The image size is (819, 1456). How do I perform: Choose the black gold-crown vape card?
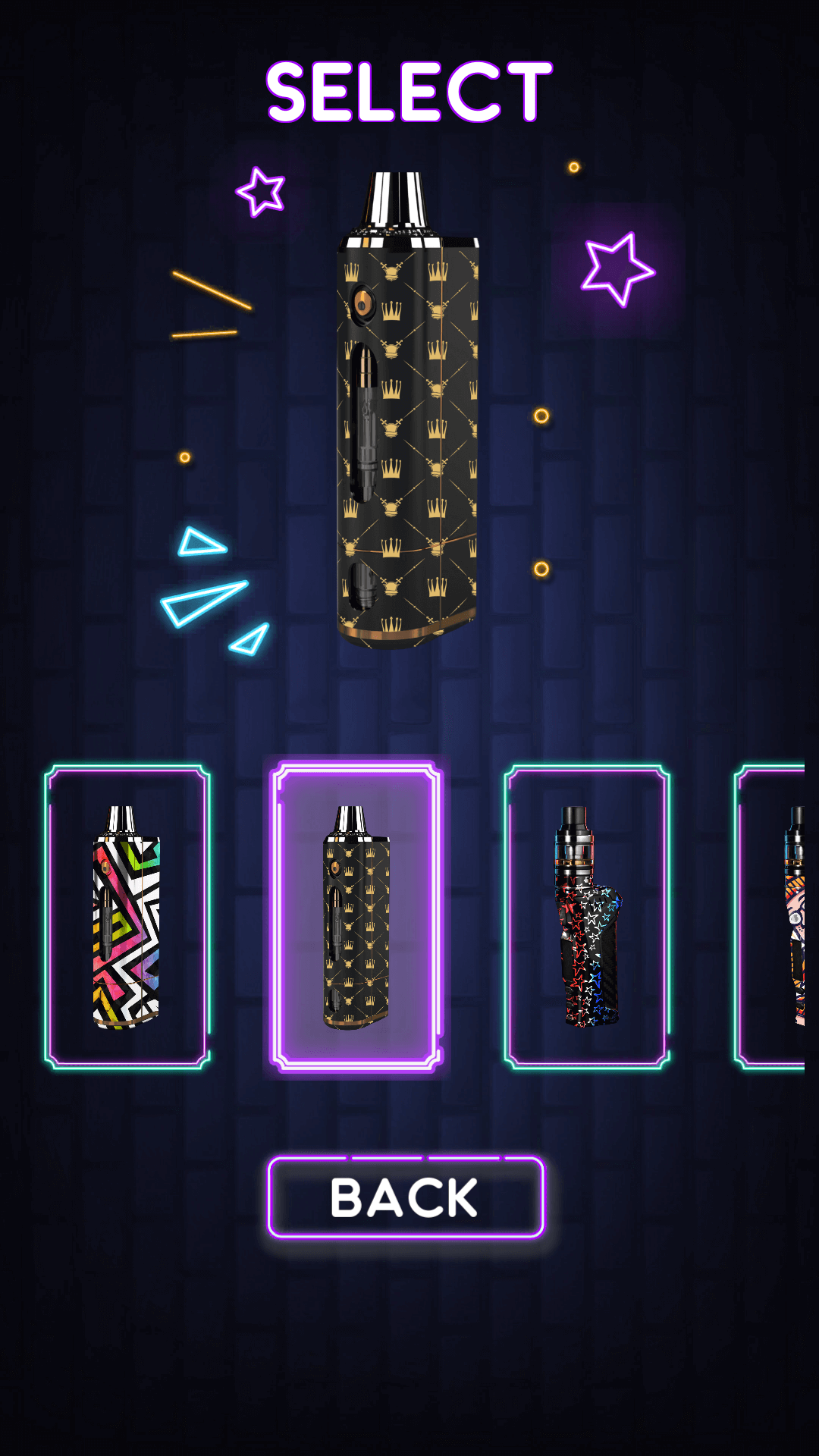point(356,917)
